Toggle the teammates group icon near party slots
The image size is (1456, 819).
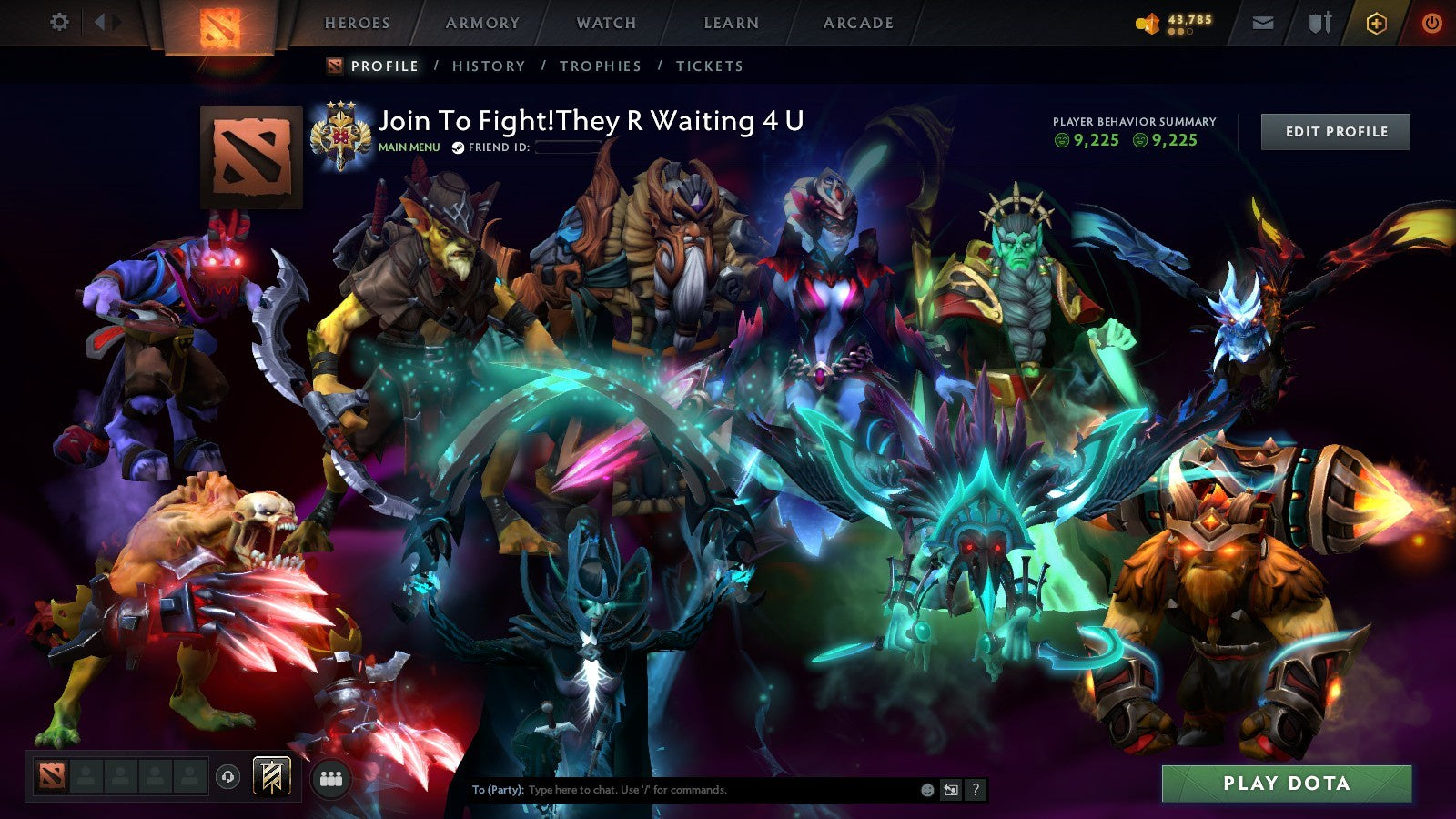click(333, 776)
